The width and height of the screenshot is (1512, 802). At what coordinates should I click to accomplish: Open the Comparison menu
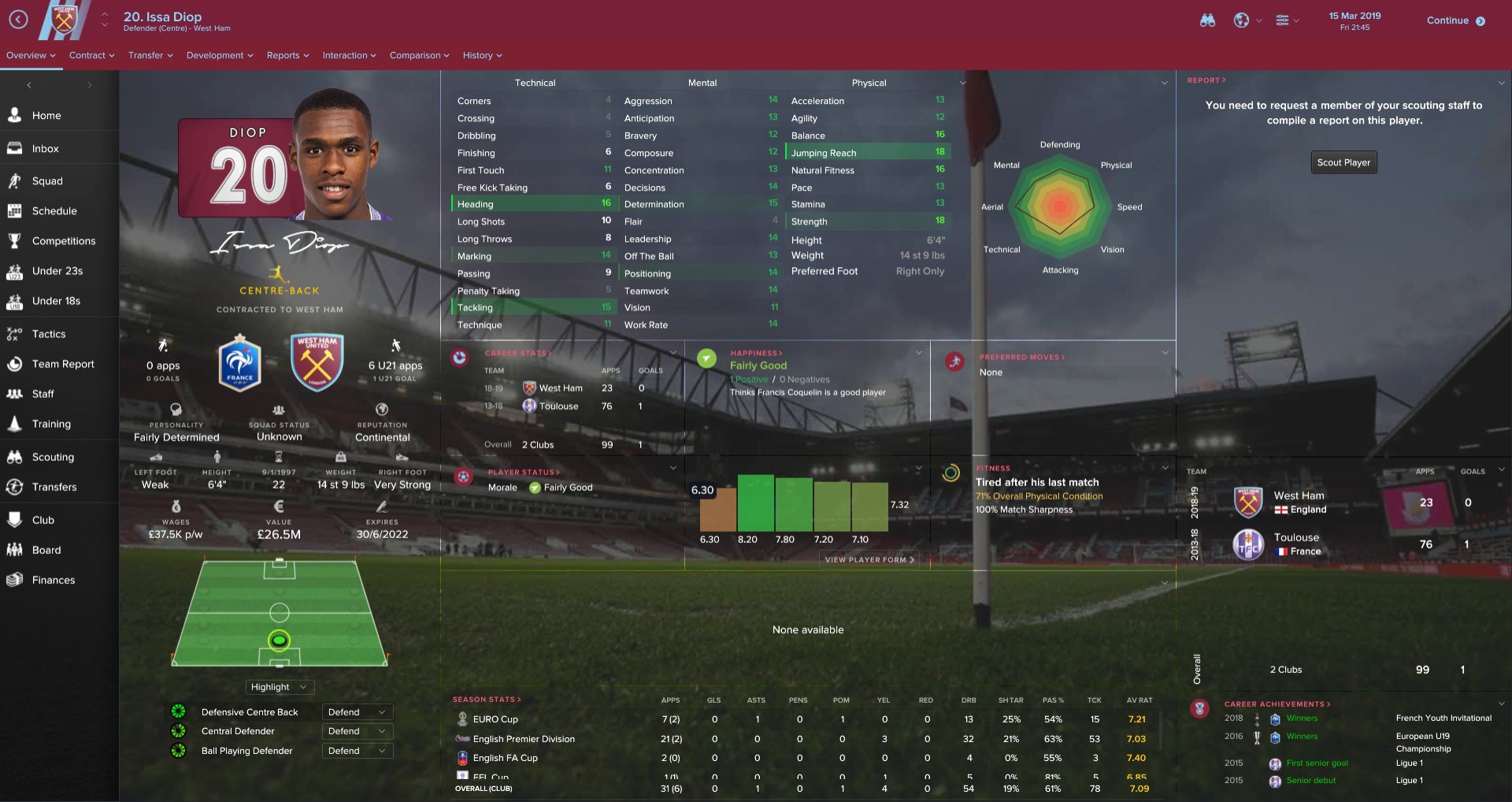coord(419,55)
